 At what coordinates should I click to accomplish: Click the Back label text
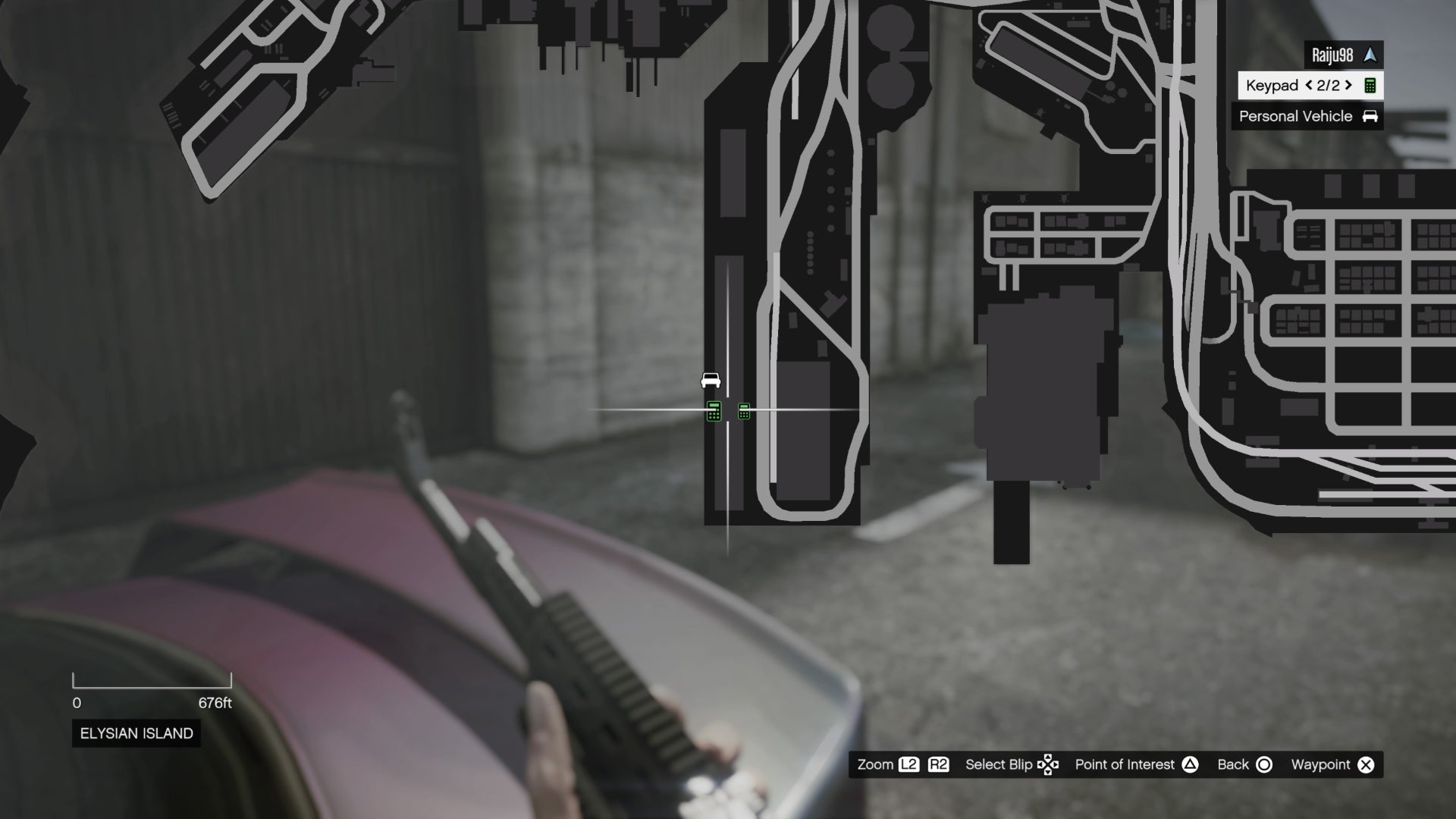[x=1234, y=764]
